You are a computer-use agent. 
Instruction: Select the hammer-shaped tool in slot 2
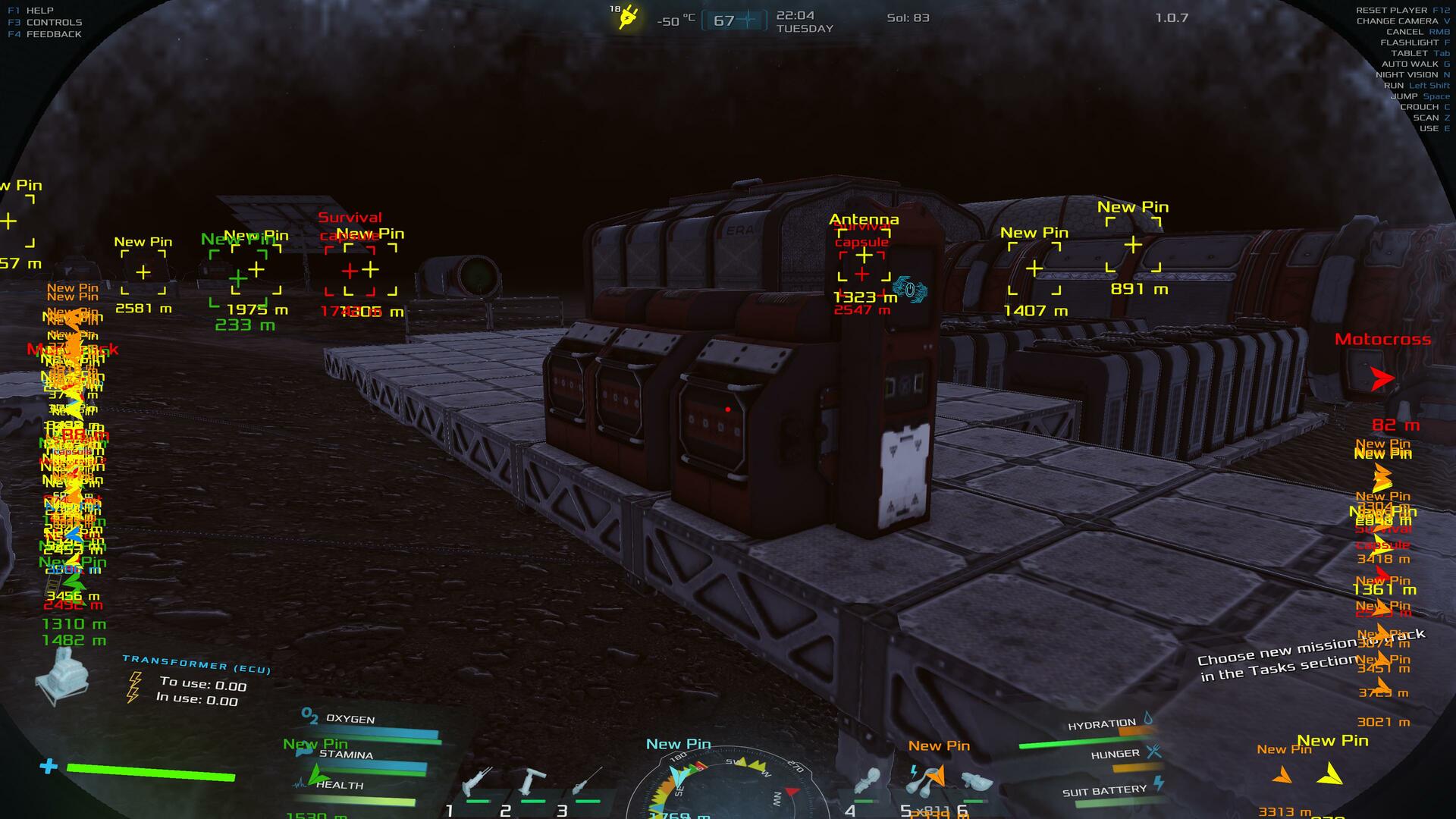[x=531, y=781]
